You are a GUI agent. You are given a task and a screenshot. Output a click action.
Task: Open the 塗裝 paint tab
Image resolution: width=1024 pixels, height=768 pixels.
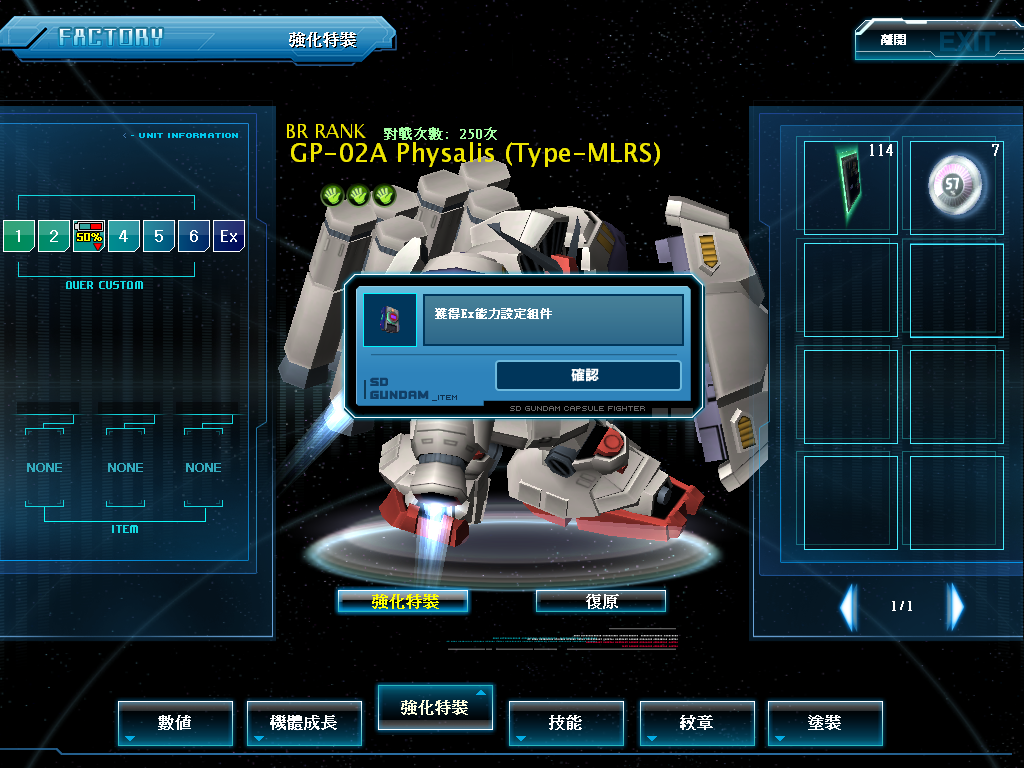point(825,722)
